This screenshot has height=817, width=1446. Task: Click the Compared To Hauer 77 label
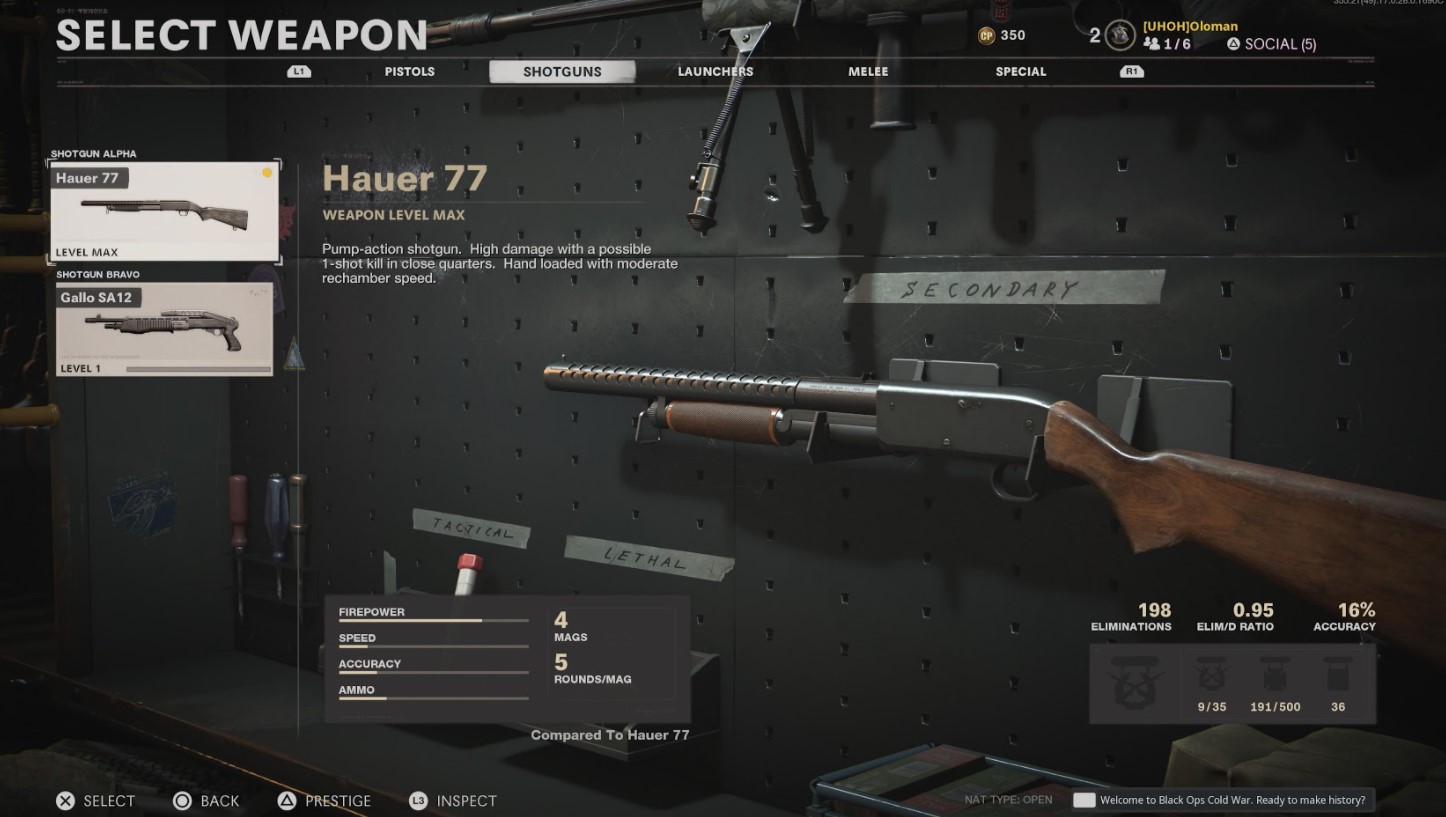pos(610,735)
